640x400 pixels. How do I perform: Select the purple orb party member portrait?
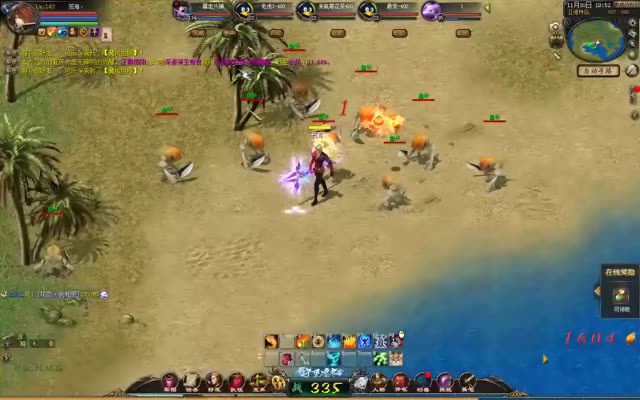(x=431, y=10)
